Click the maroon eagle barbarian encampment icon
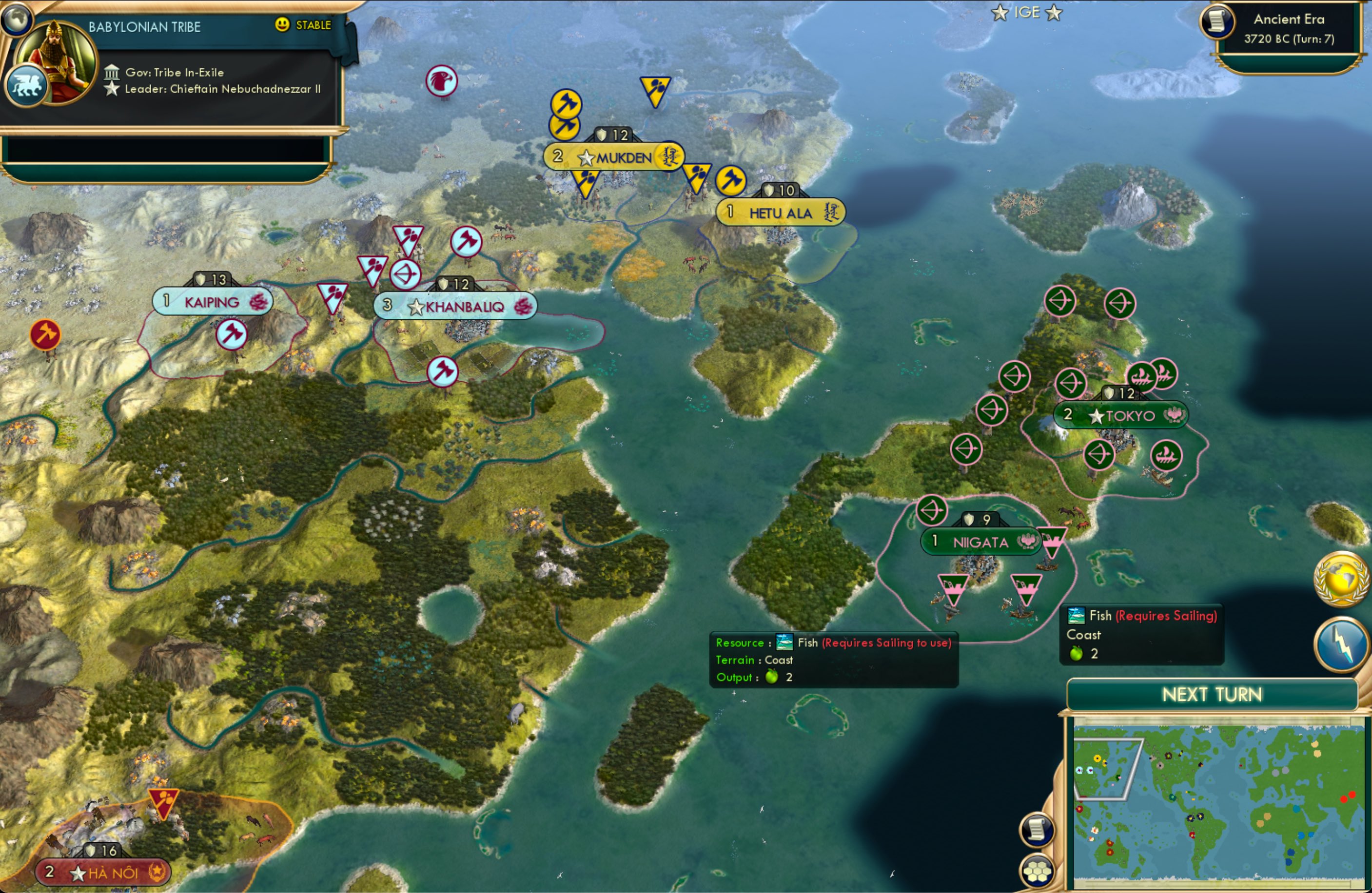The image size is (1372, 893). [442, 81]
